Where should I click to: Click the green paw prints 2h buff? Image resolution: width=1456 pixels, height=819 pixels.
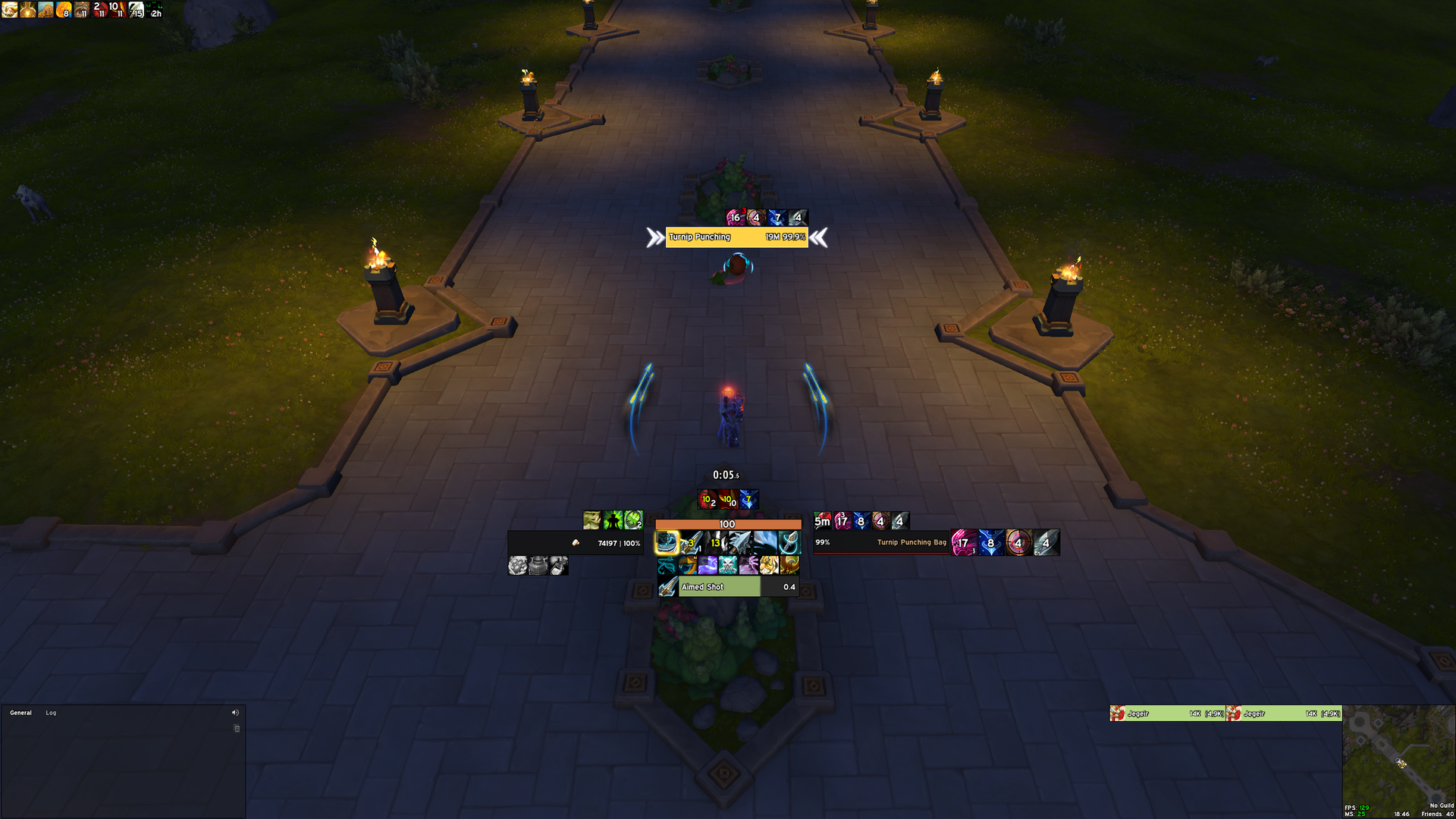pos(155,10)
